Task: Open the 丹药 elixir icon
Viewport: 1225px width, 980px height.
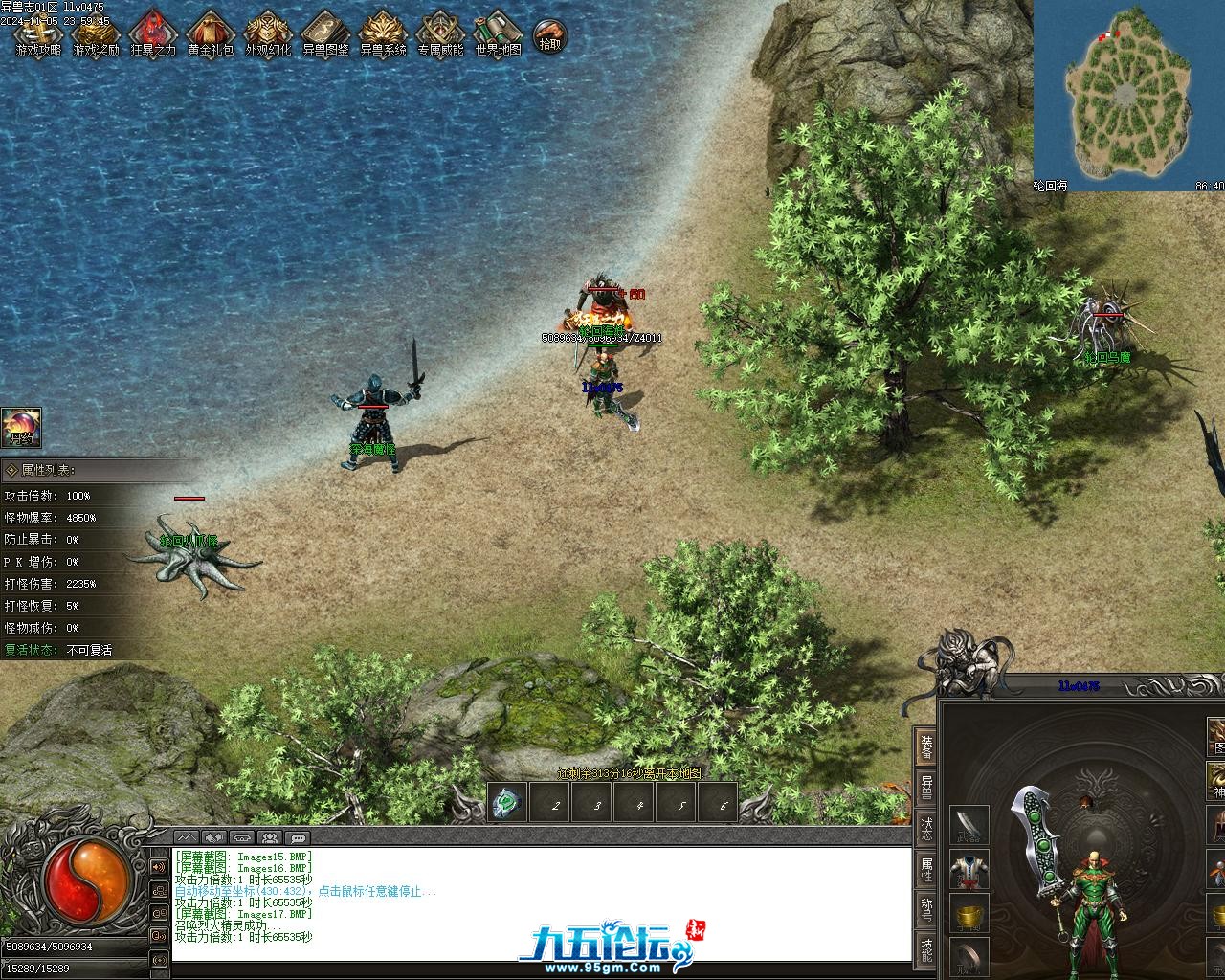Action: [x=20, y=428]
